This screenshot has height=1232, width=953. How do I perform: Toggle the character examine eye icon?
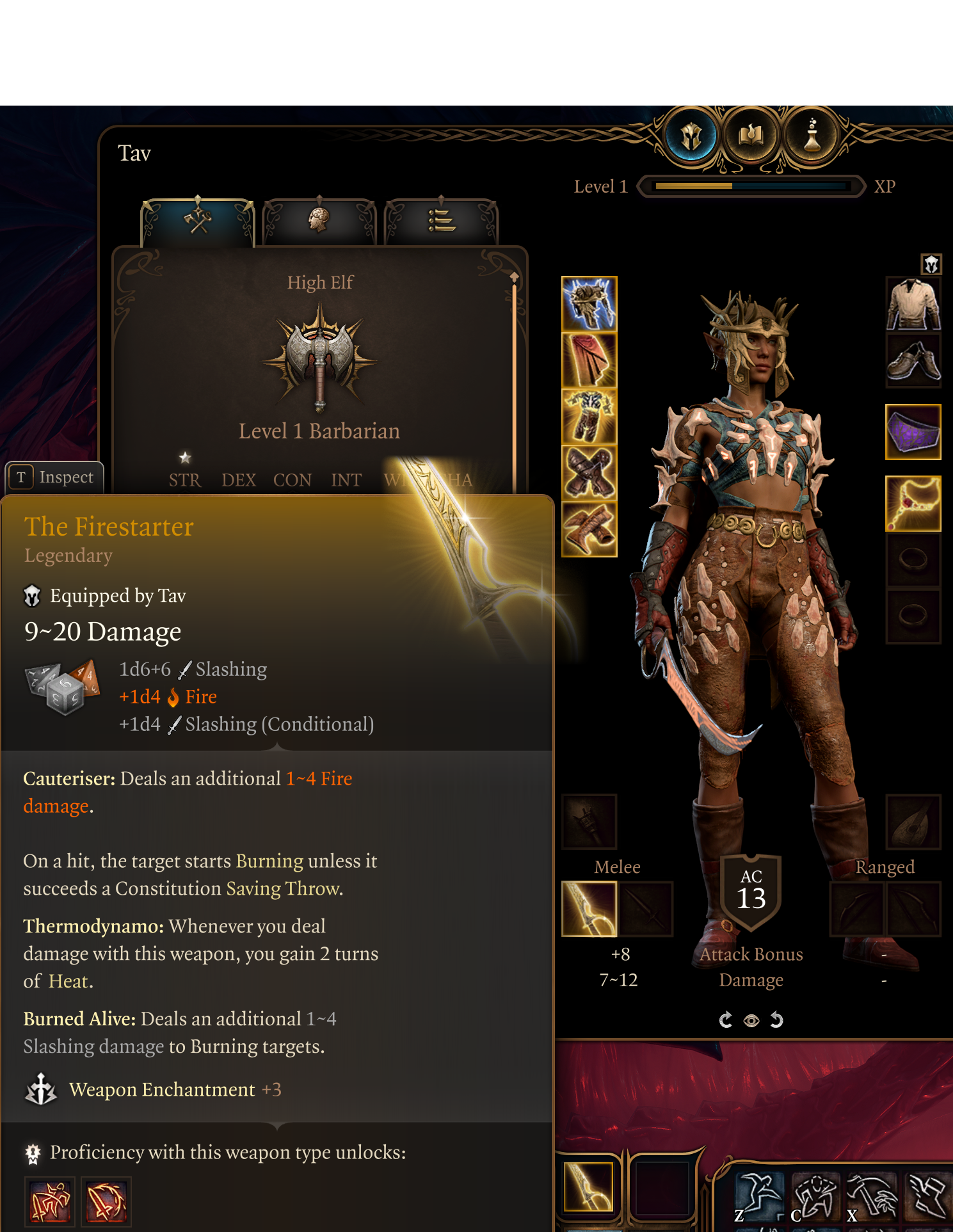pyautogui.click(x=751, y=1020)
